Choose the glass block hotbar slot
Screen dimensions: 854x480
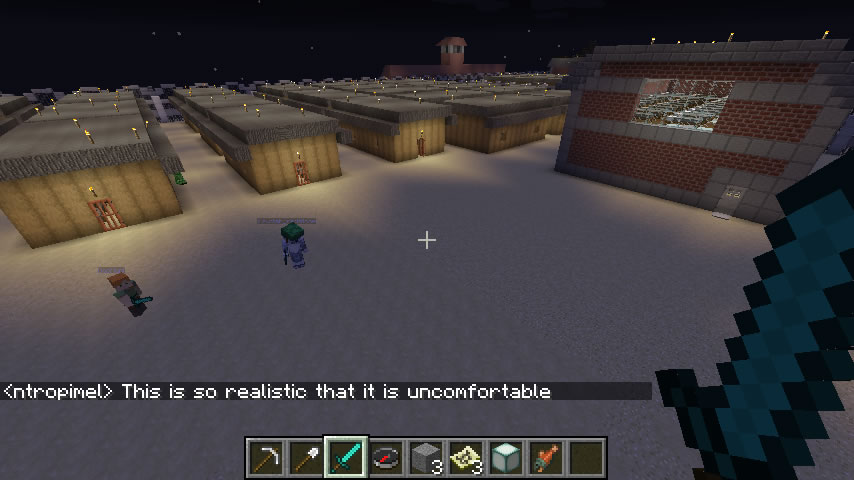(506, 457)
